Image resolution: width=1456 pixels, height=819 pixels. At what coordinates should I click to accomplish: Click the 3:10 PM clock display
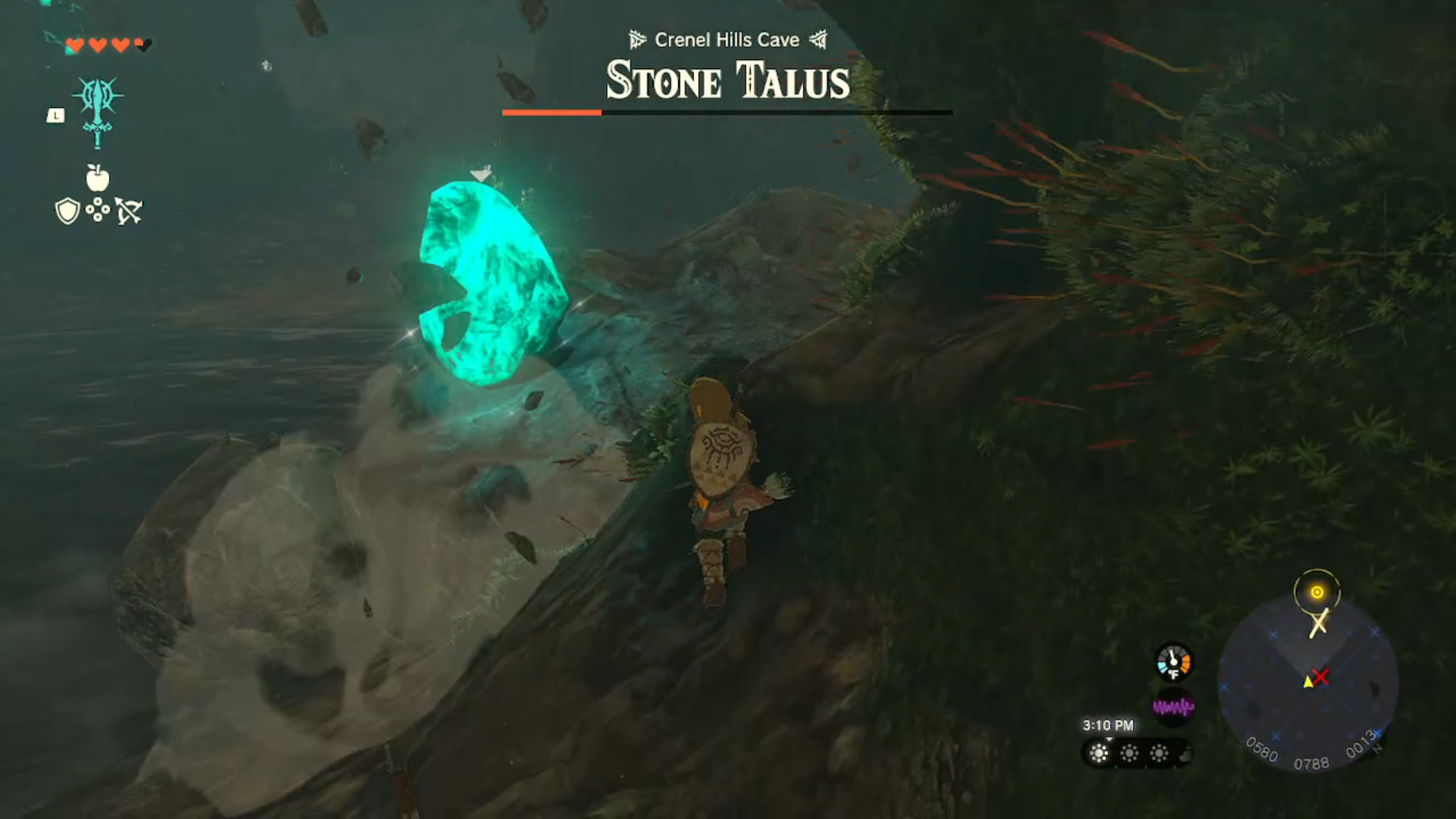[1107, 725]
